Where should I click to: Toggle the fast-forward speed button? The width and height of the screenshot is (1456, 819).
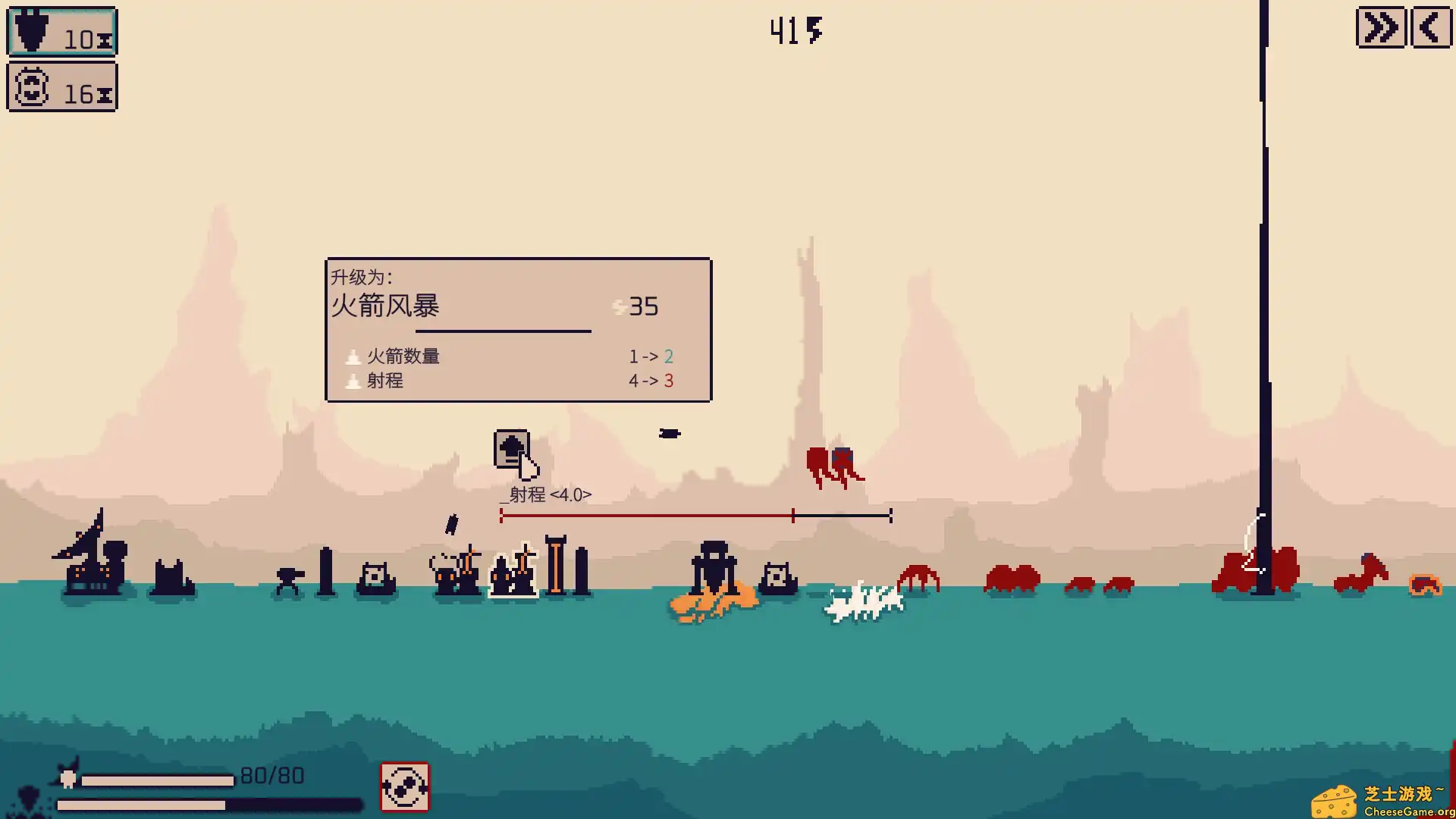point(1380,29)
